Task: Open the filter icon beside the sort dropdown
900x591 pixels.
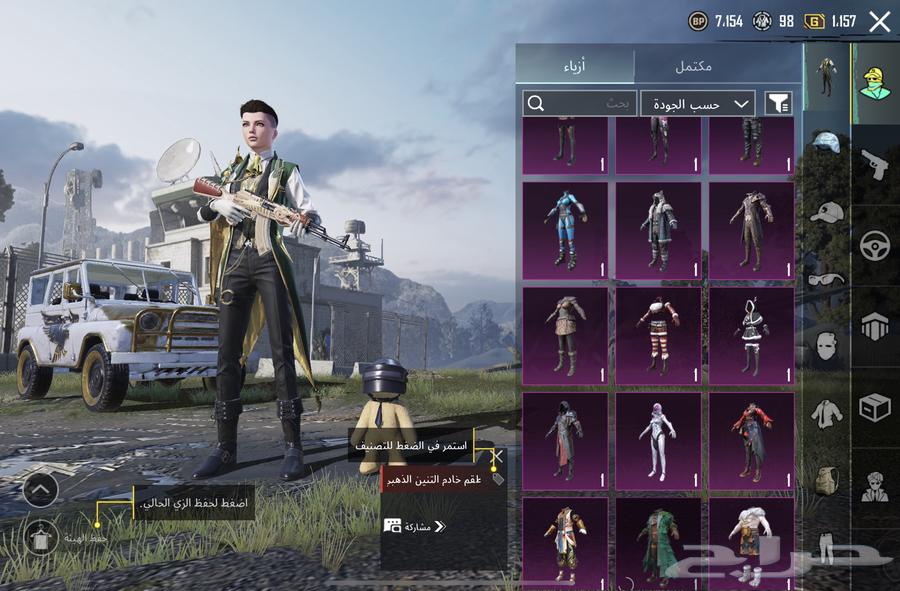Action: [779, 103]
